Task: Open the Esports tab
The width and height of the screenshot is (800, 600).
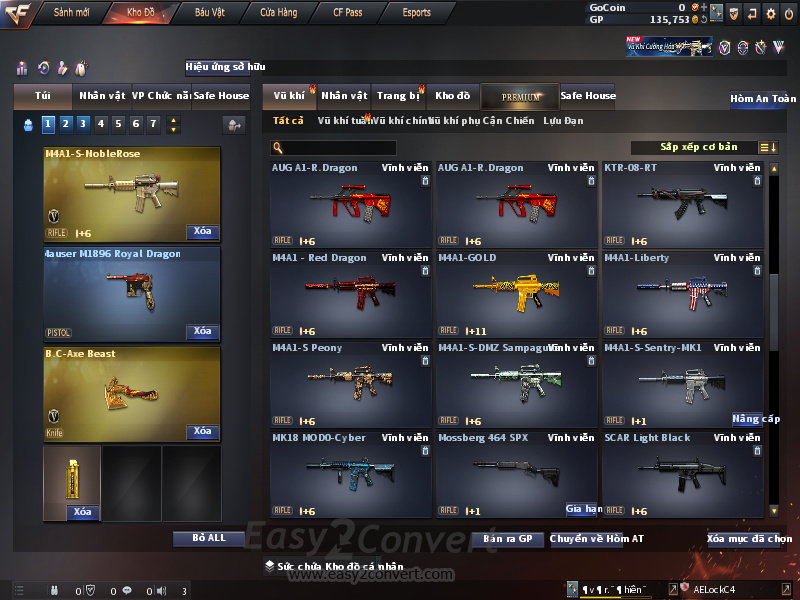Action: [x=416, y=13]
